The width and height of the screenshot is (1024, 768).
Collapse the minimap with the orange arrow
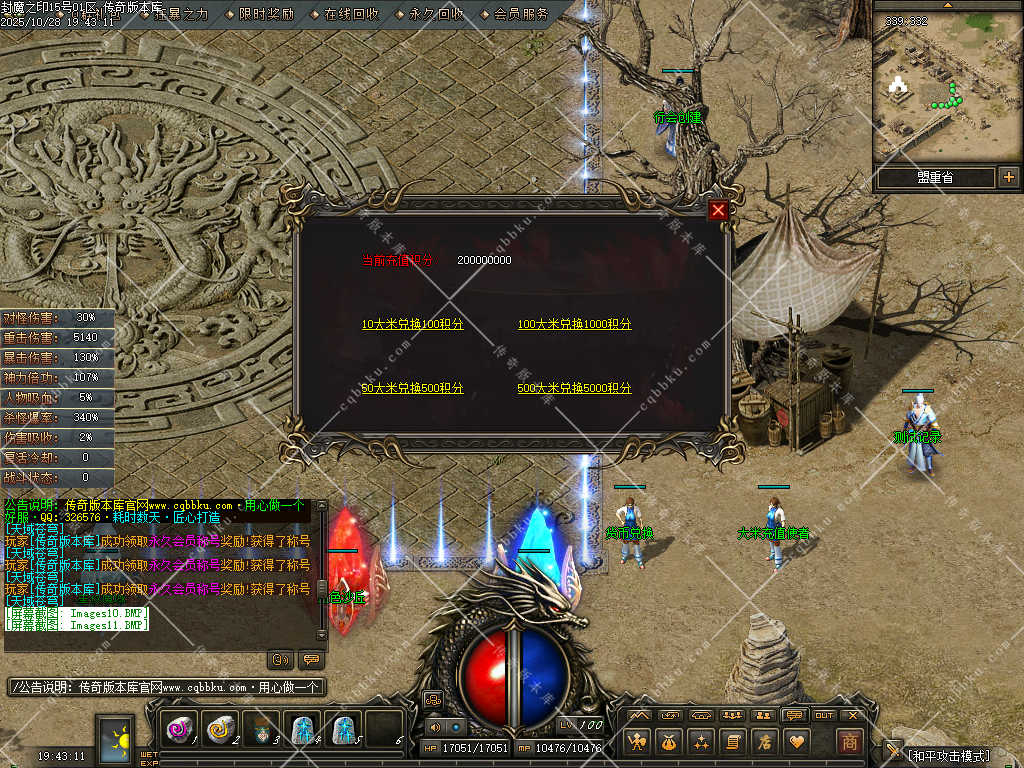pos(947,5)
